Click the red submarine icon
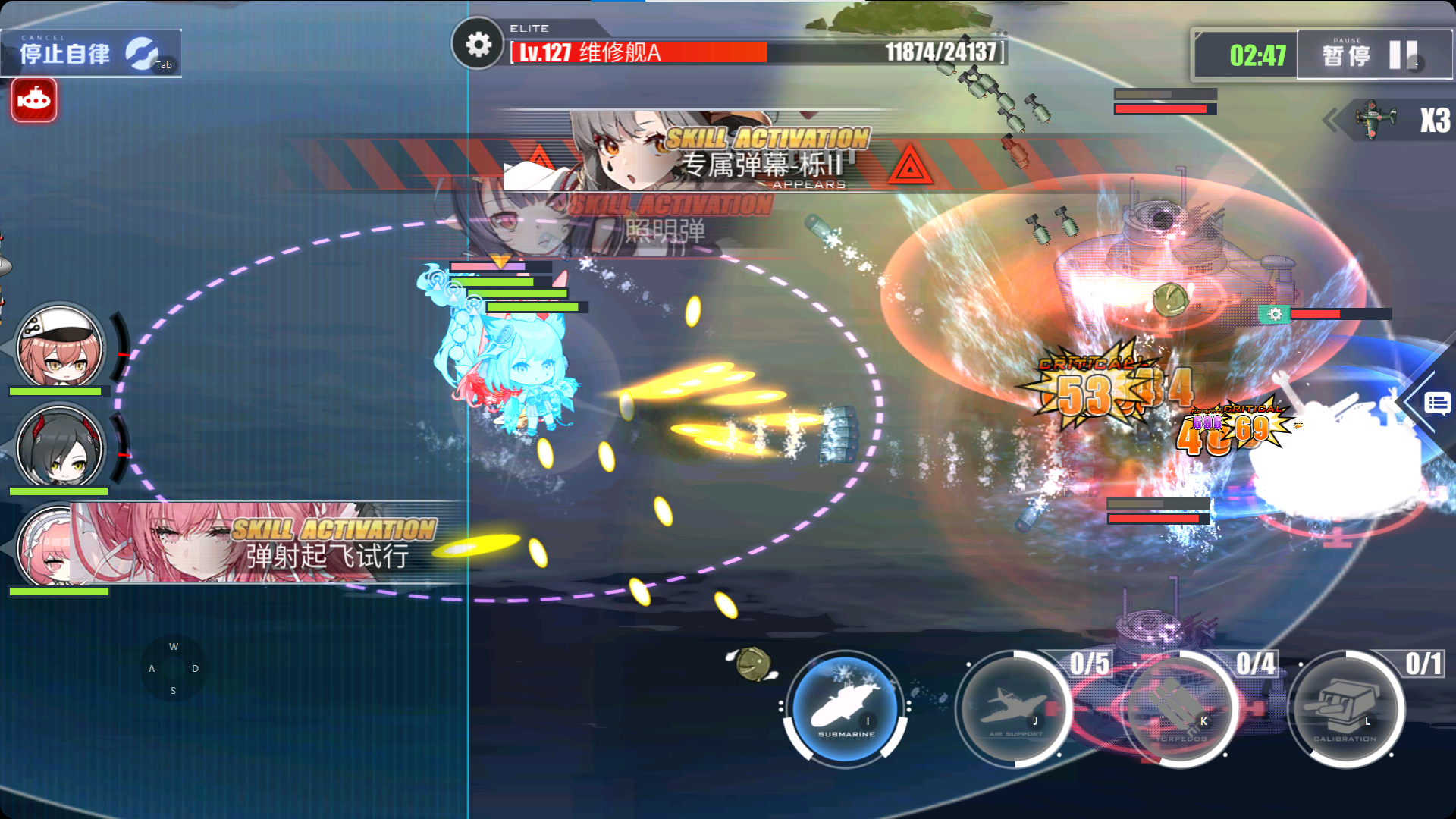Image resolution: width=1456 pixels, height=819 pixels. 34,100
